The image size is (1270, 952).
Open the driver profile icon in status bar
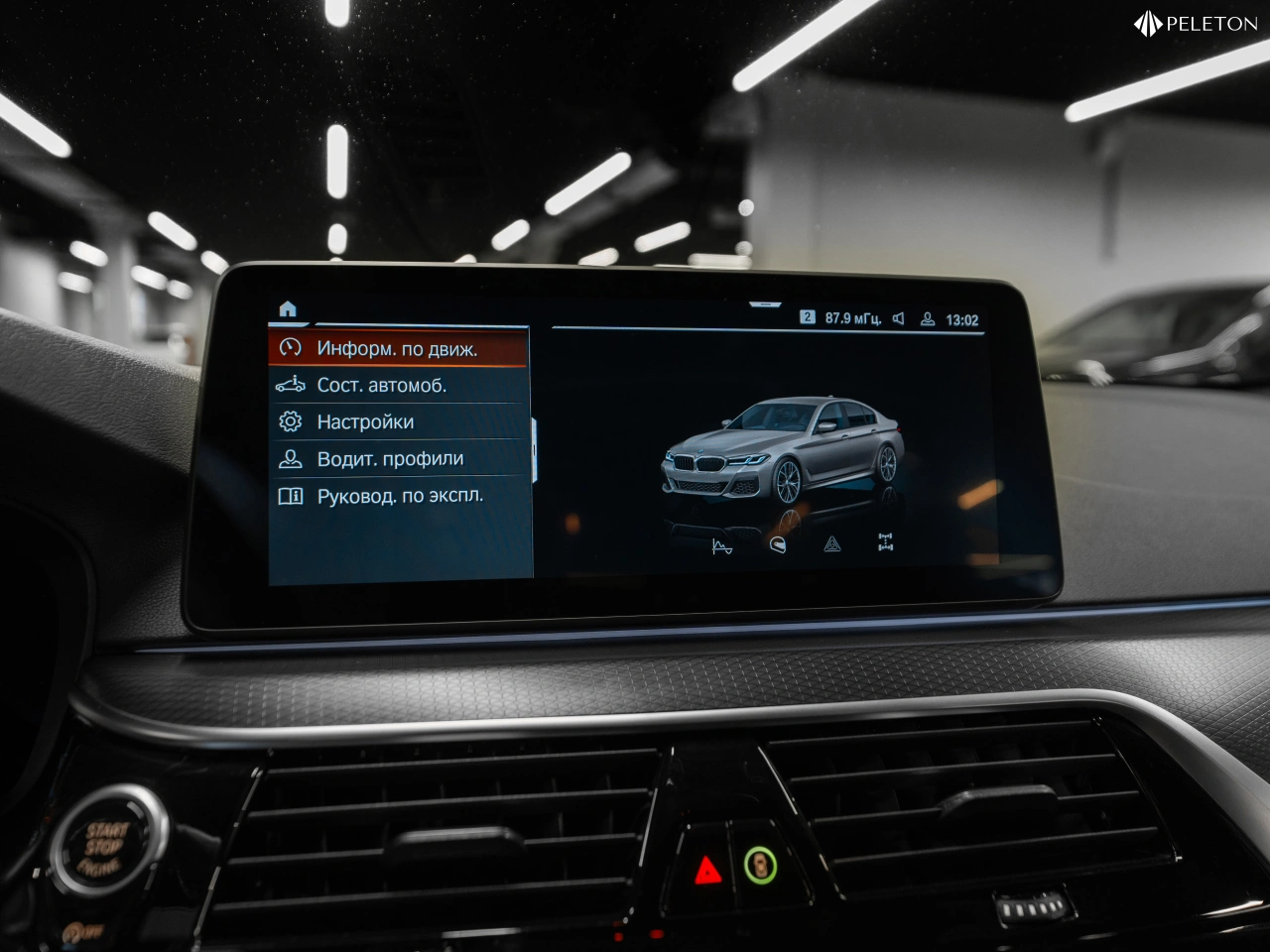click(928, 319)
